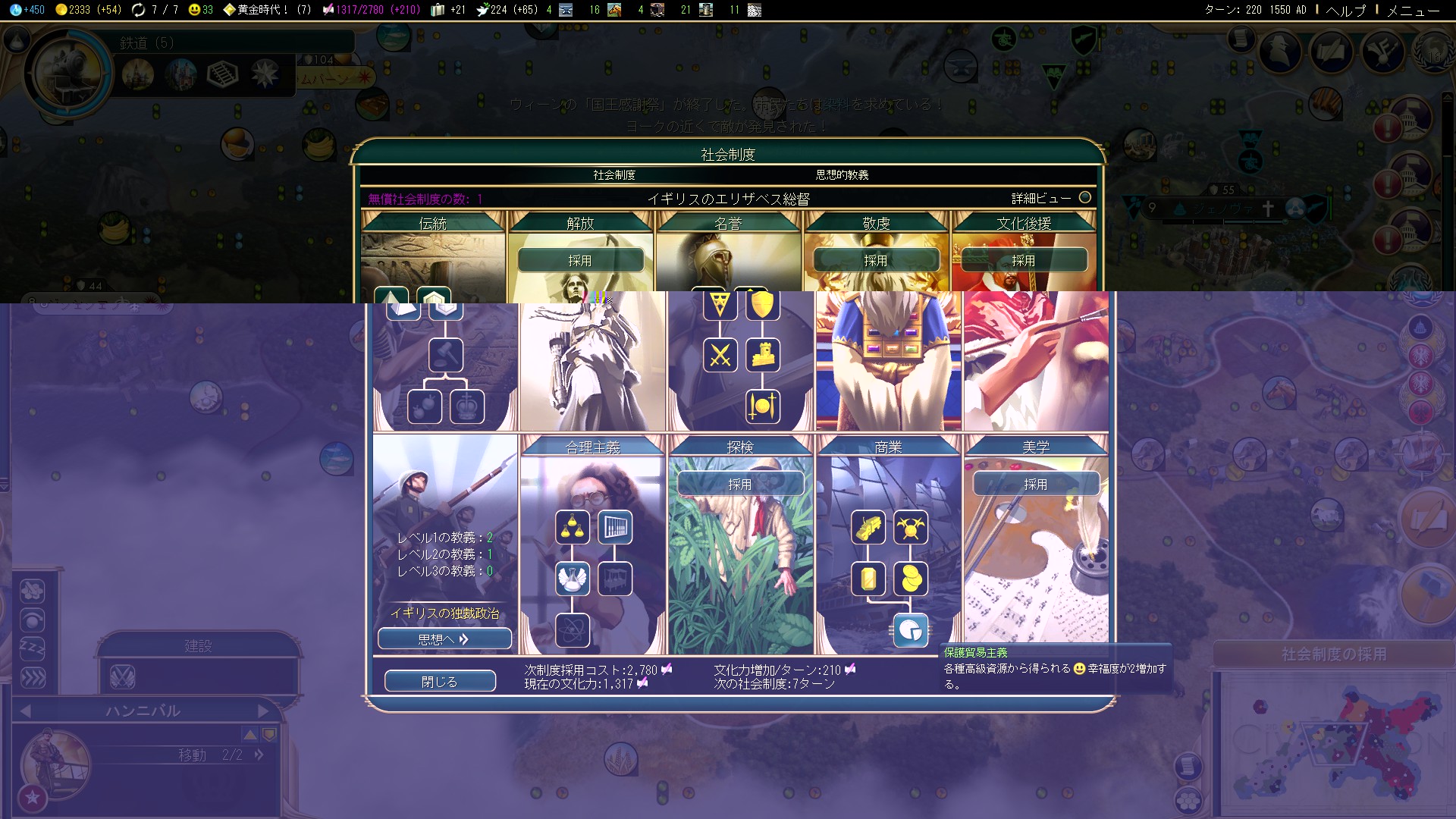Open the ideology screen via 思想へ button
1456x819 pixels.
pos(444,639)
